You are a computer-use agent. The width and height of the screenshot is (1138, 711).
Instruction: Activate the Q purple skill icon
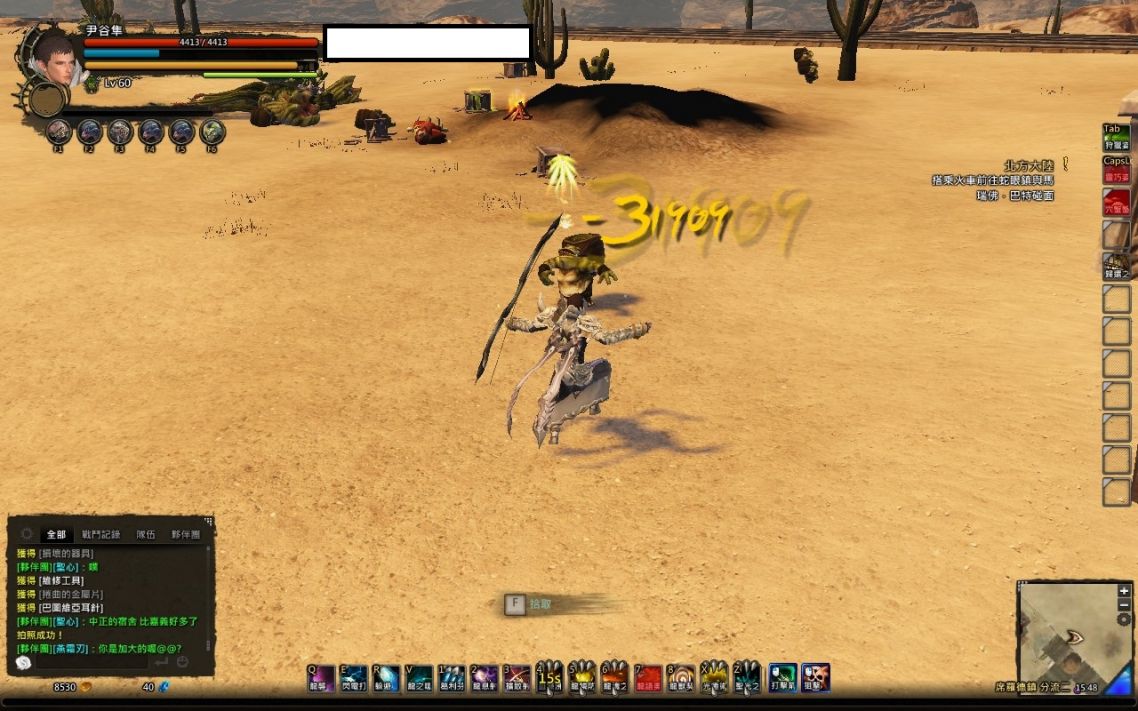click(321, 678)
